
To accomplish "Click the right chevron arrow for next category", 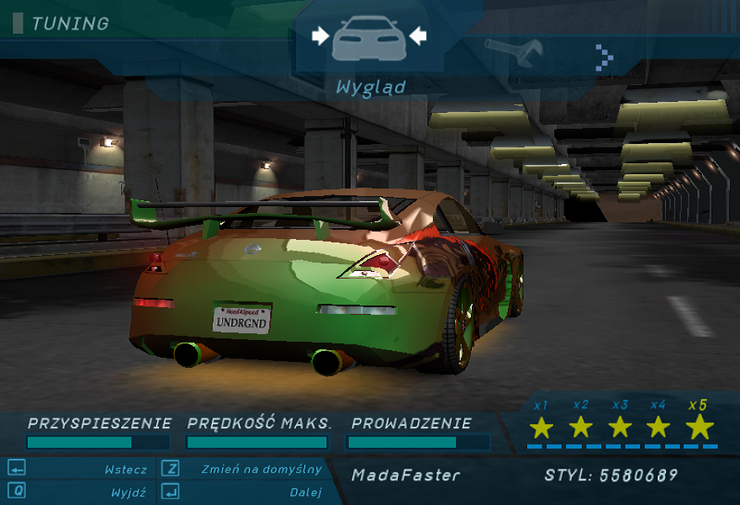I will pyautogui.click(x=603, y=57).
